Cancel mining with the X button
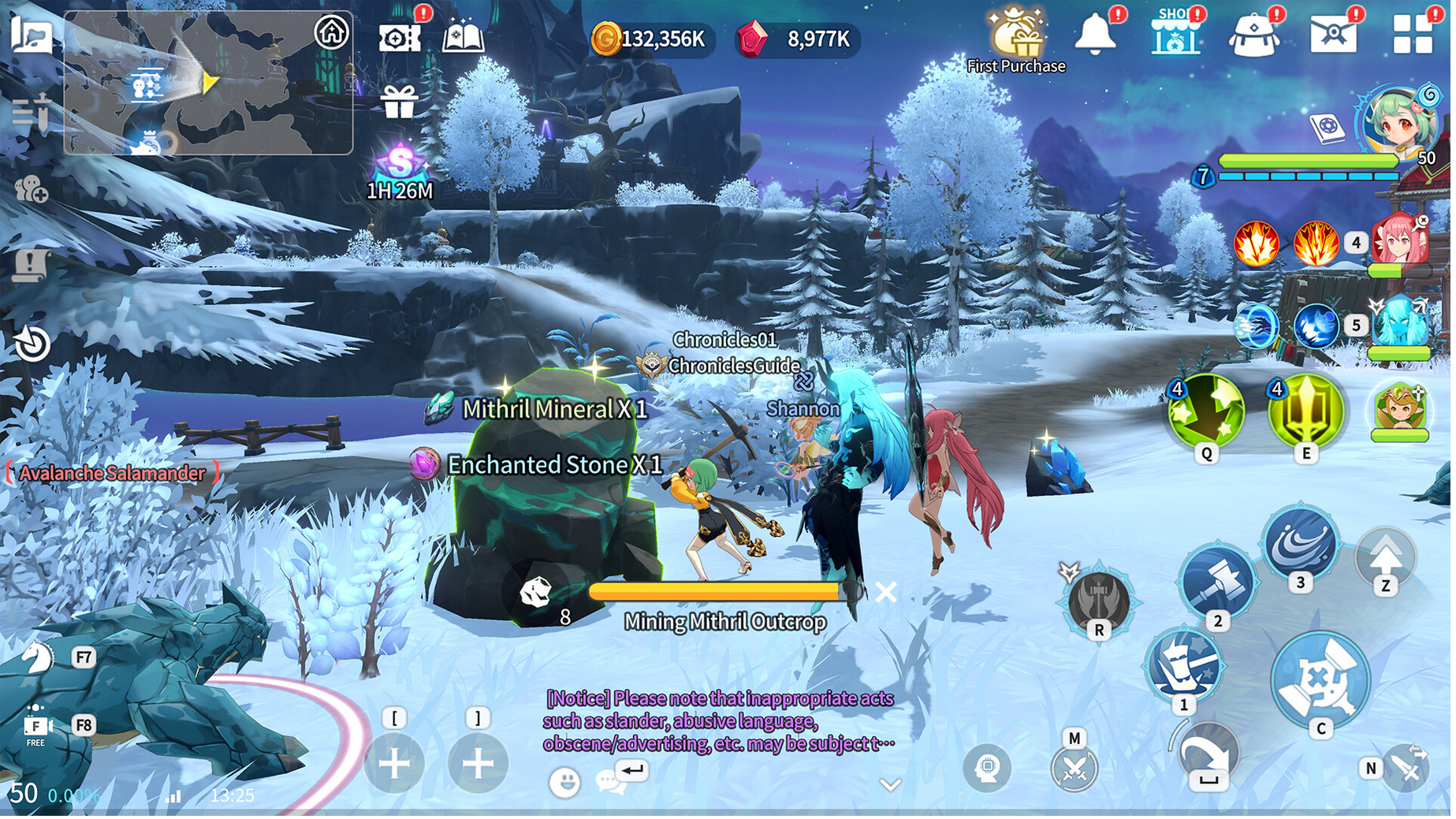The image size is (1456, 819). [x=886, y=592]
